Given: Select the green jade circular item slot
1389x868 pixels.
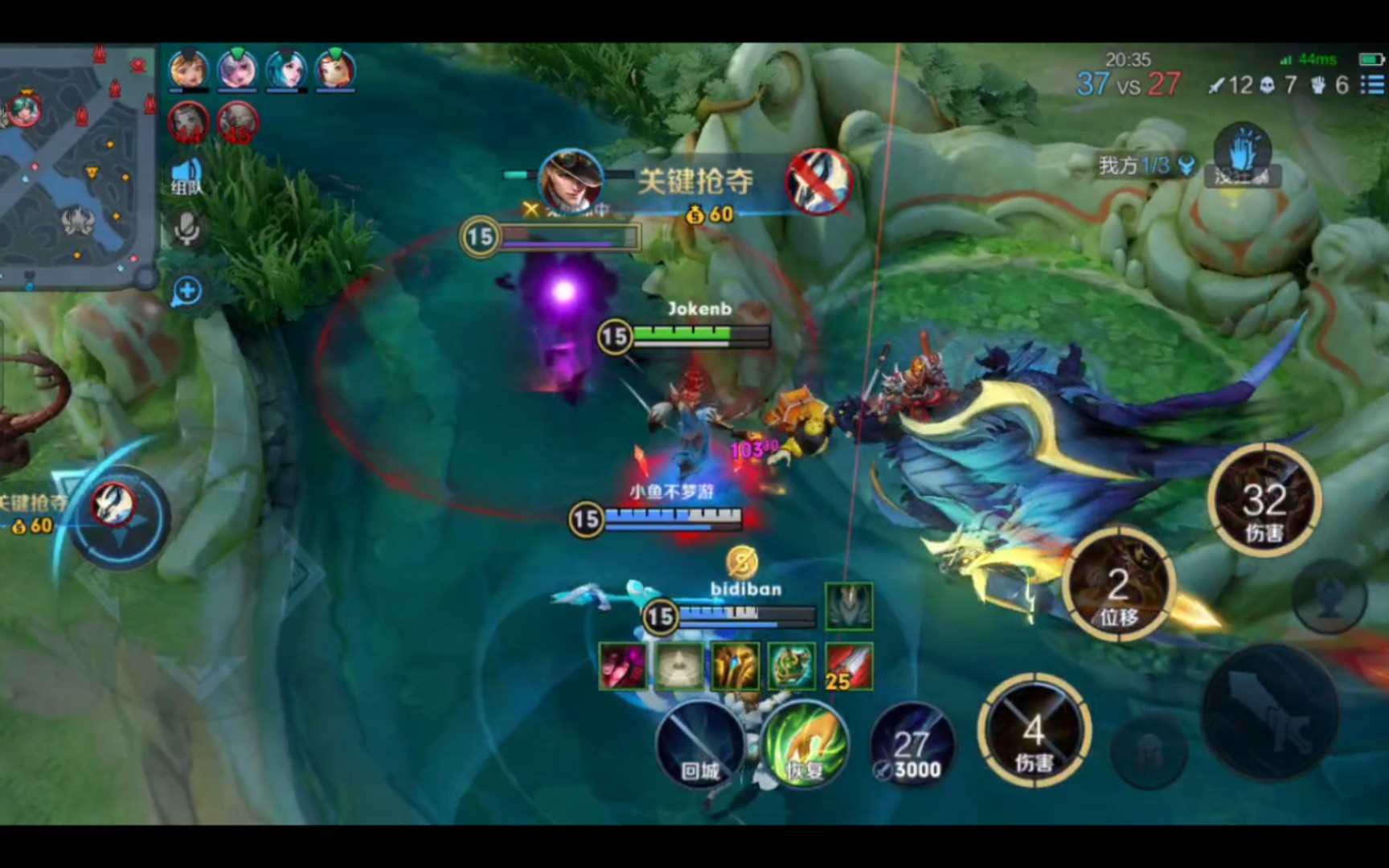Looking at the screenshot, I should [792, 666].
